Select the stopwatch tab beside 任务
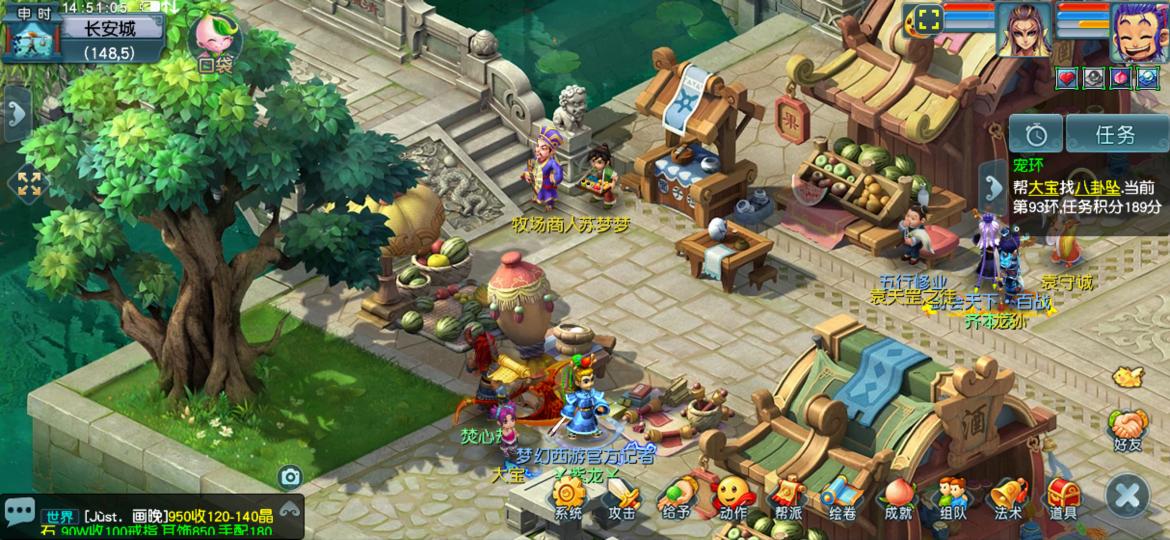This screenshot has width=1170, height=540. tap(1035, 134)
